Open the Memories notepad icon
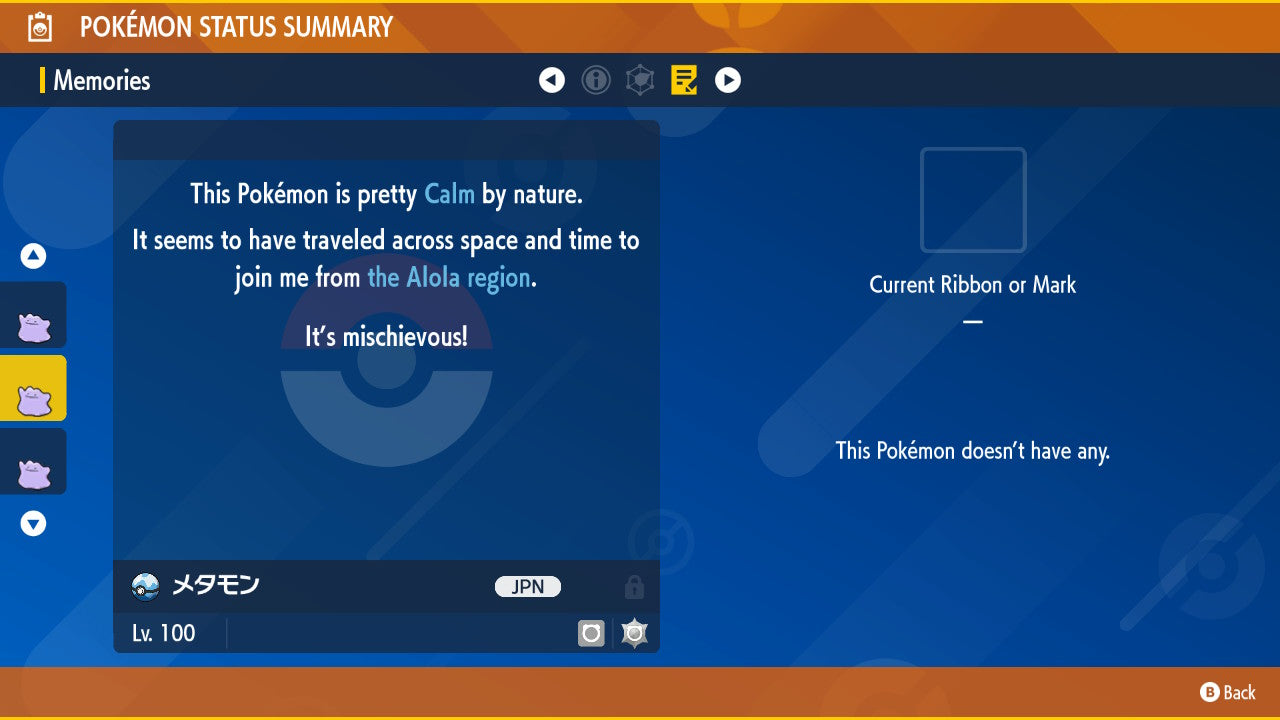Image resolution: width=1280 pixels, height=720 pixels. point(684,80)
